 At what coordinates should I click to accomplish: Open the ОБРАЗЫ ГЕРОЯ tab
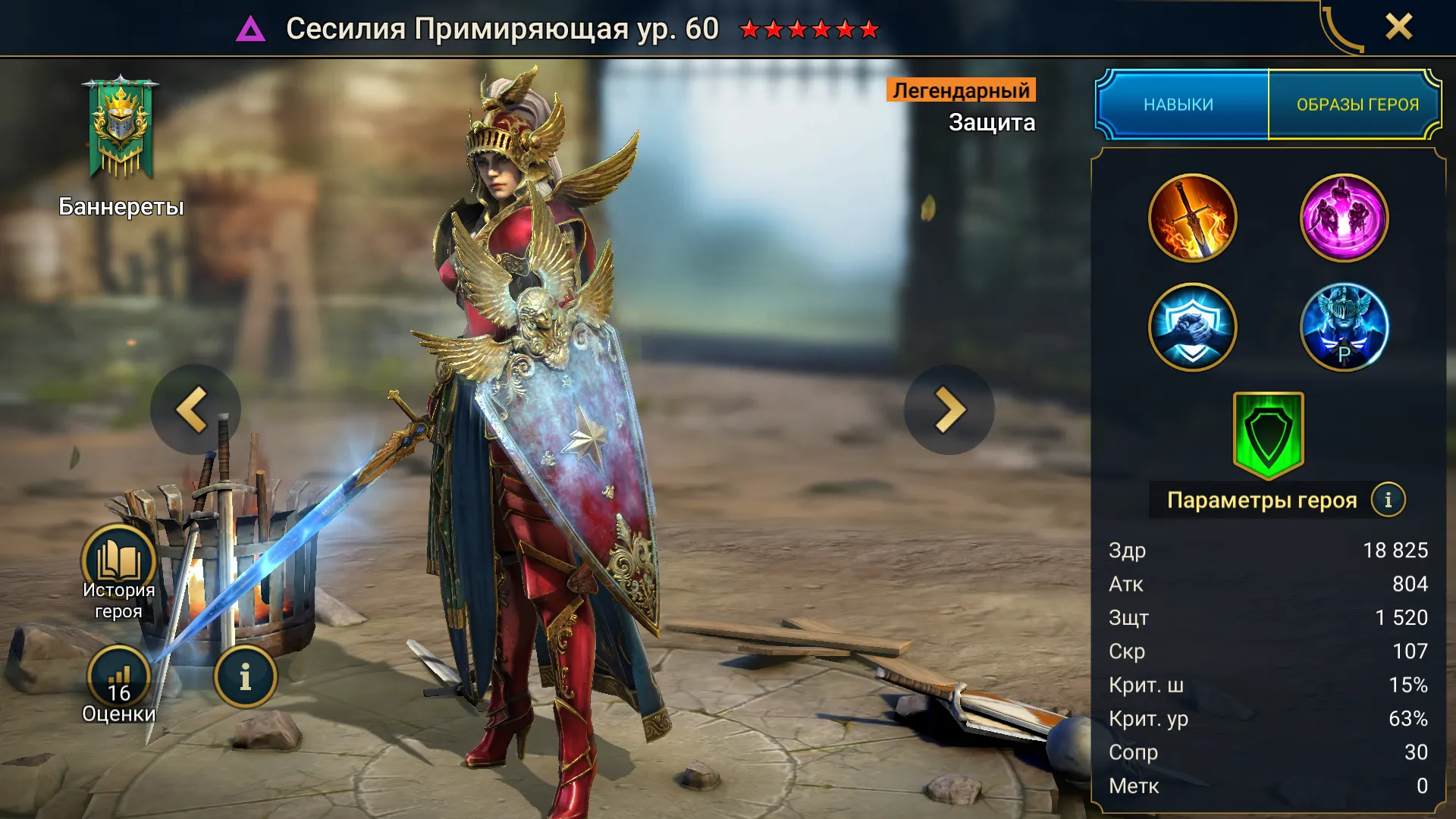[x=1357, y=105]
